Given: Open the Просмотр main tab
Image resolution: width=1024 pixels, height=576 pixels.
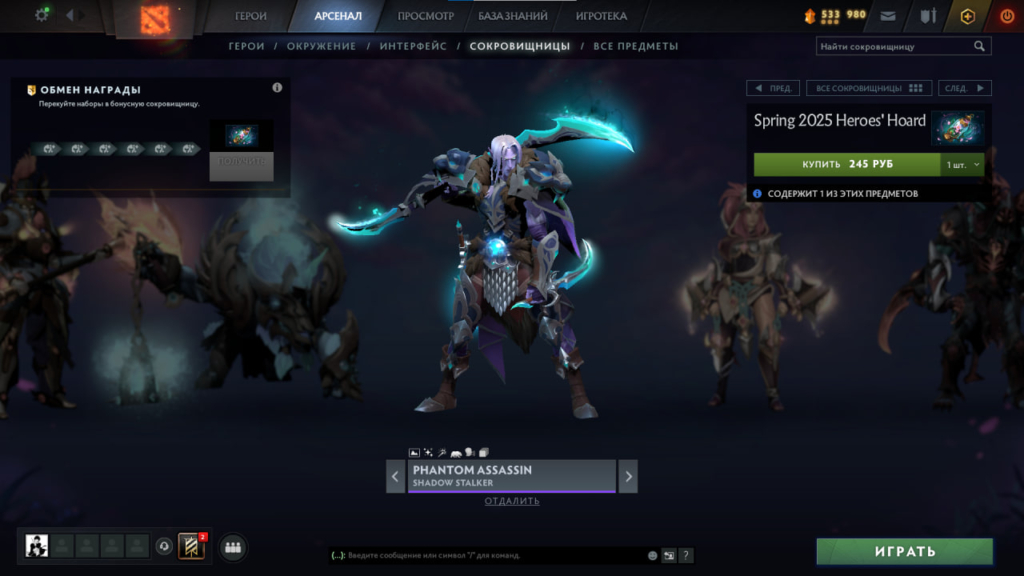Looking at the screenshot, I should click(x=425, y=16).
